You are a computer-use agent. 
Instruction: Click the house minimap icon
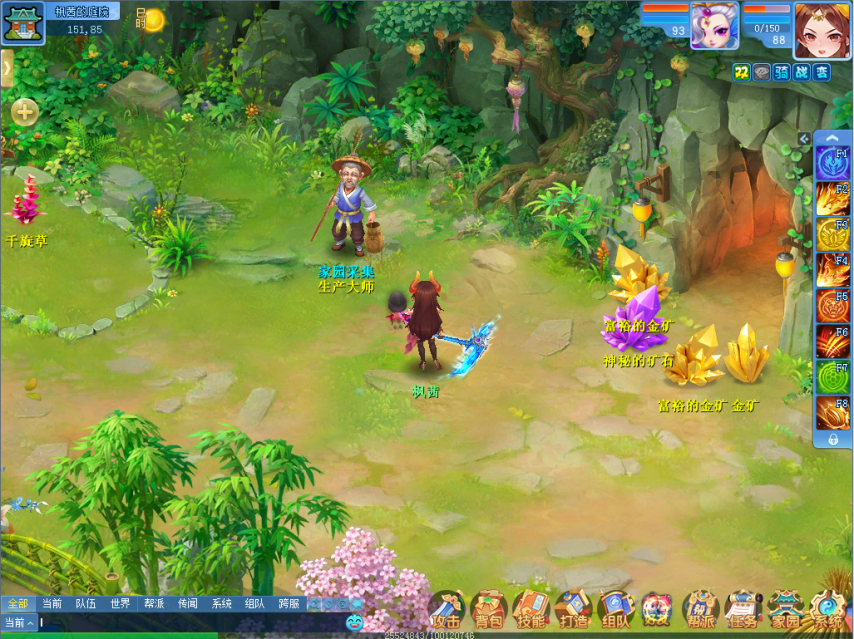[x=22, y=24]
